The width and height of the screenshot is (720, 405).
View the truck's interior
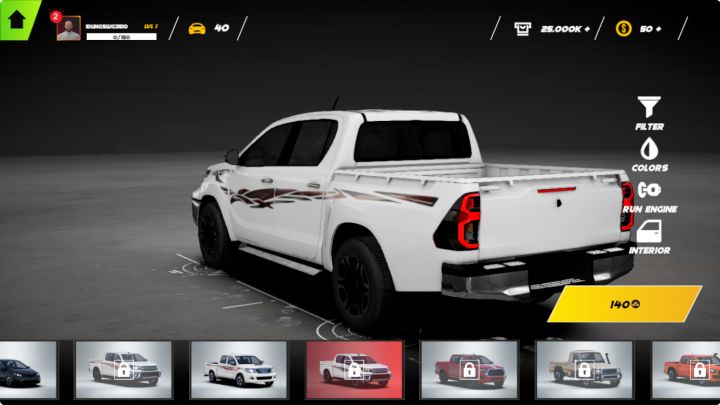click(649, 236)
